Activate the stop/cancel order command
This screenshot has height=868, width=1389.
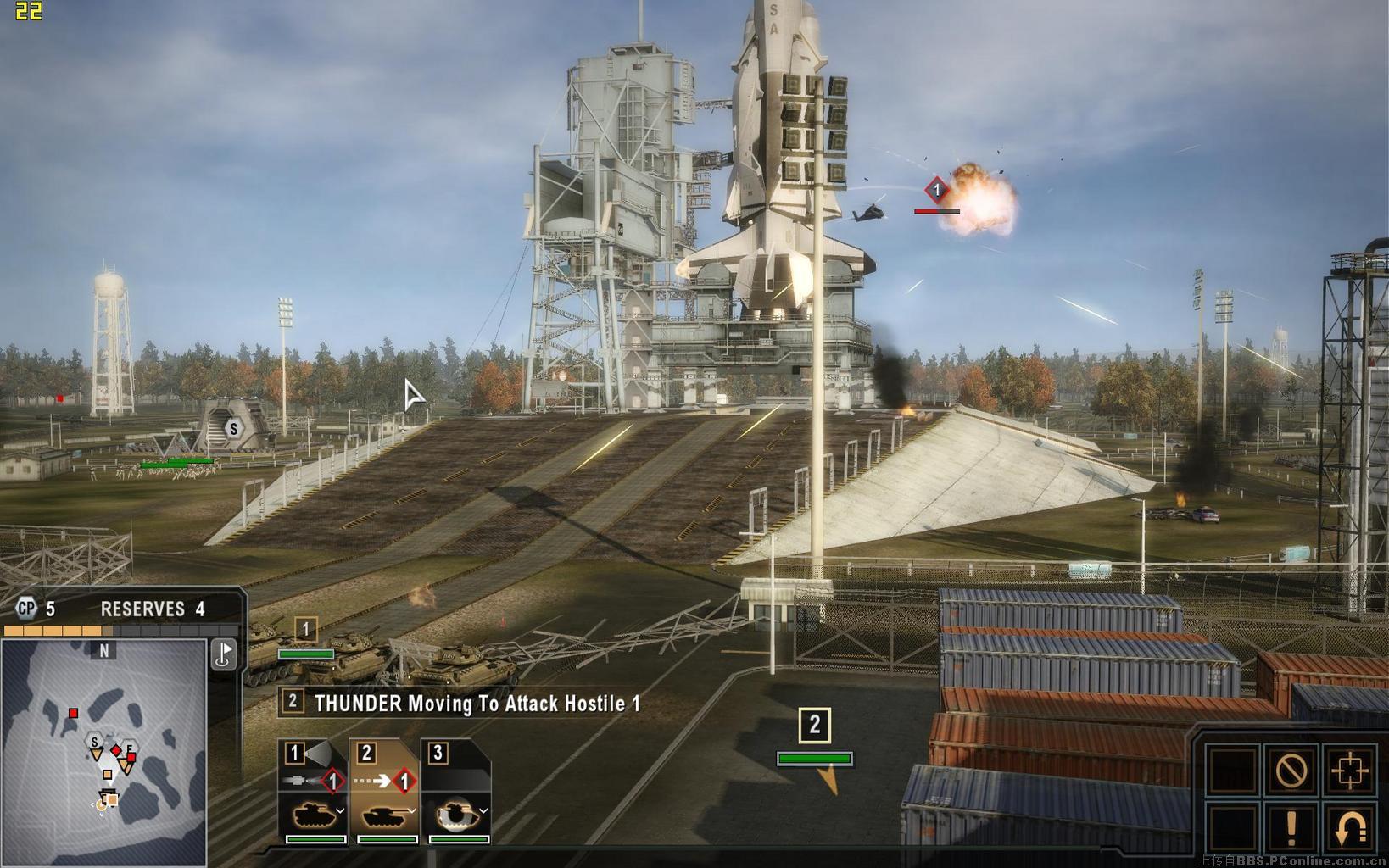(x=1291, y=771)
